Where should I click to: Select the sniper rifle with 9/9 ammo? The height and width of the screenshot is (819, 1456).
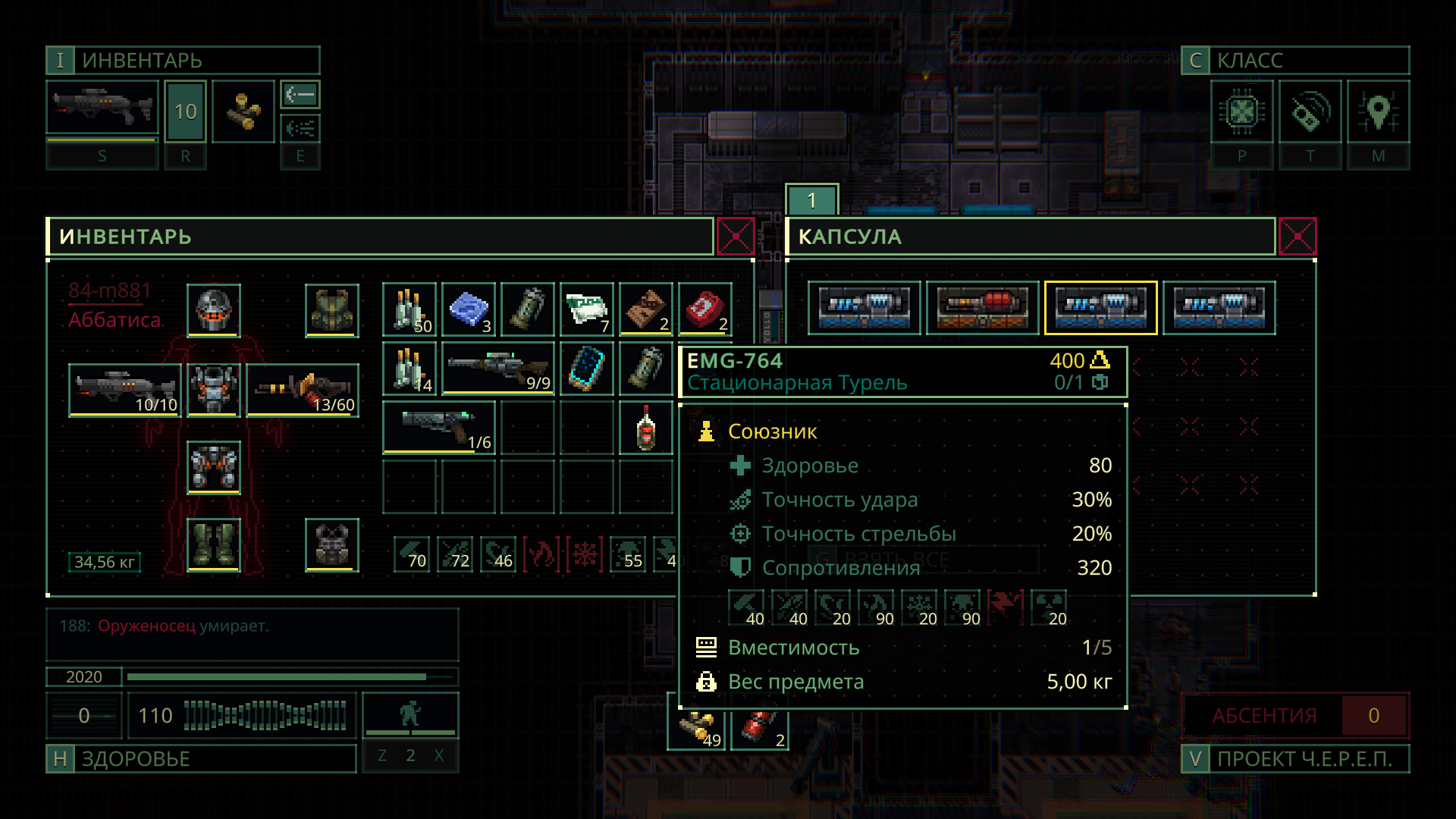tap(497, 369)
